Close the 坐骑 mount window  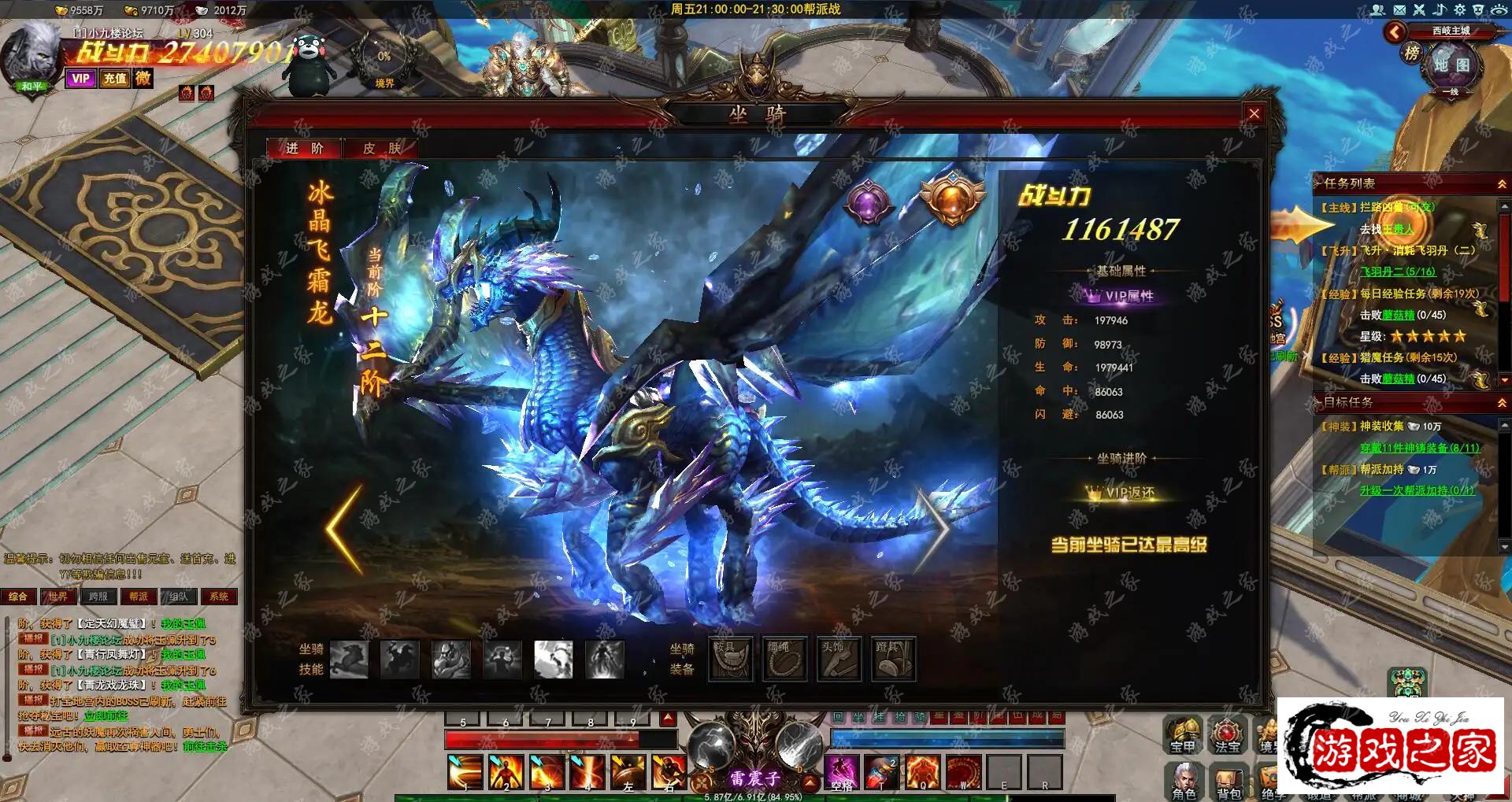pos(1254,114)
